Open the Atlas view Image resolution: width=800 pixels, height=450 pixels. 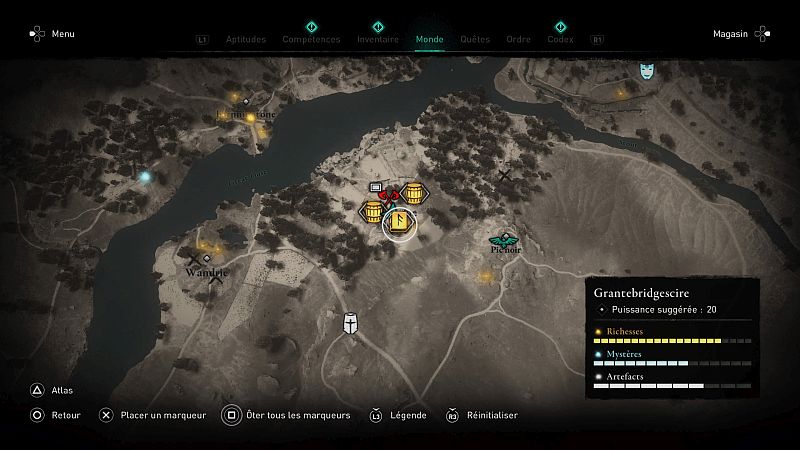52,391
